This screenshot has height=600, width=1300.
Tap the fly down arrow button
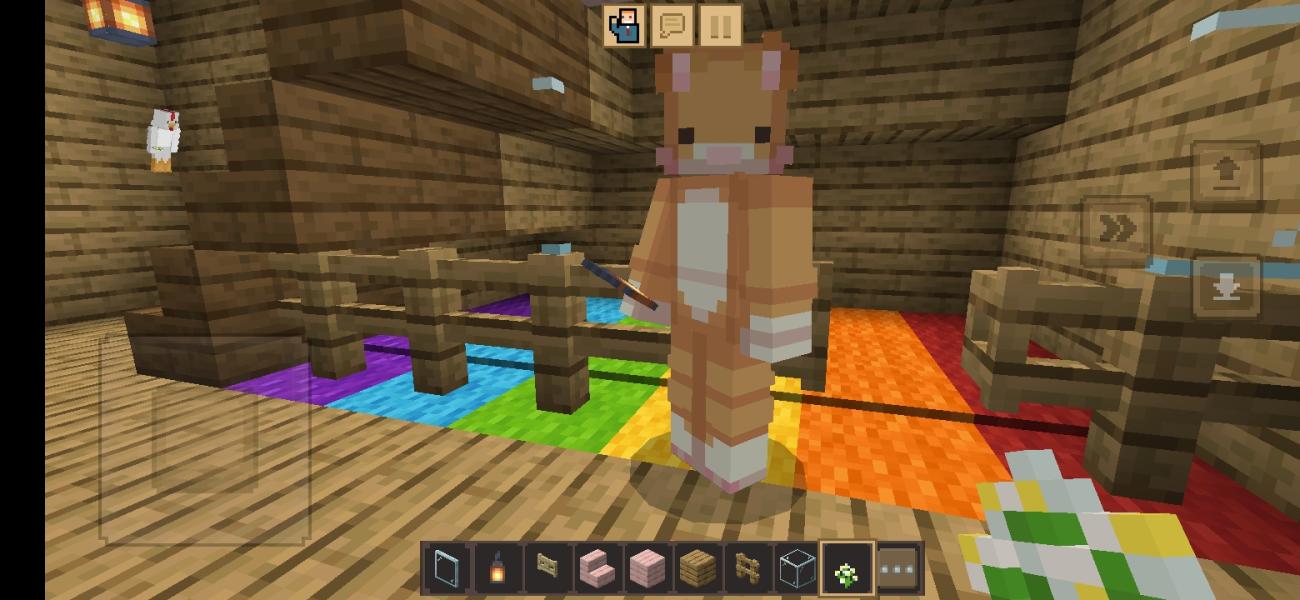(x=1226, y=288)
